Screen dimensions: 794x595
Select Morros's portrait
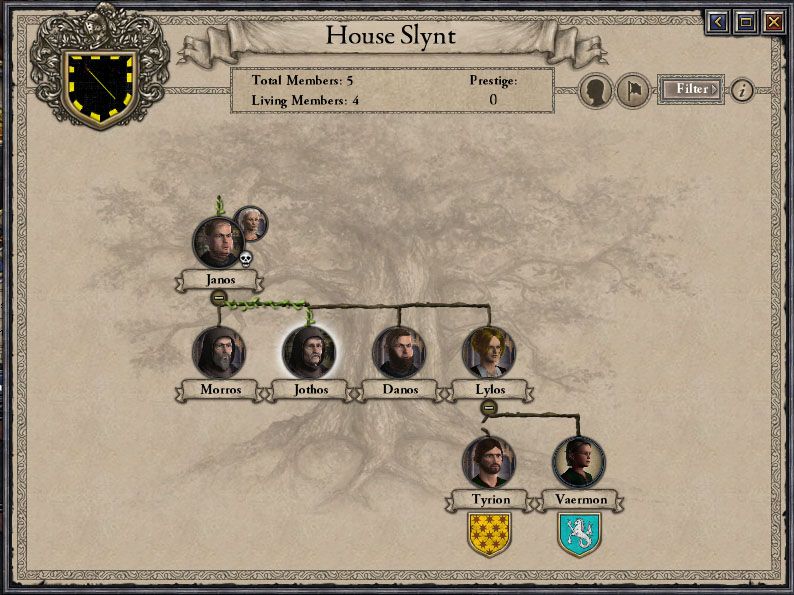218,352
